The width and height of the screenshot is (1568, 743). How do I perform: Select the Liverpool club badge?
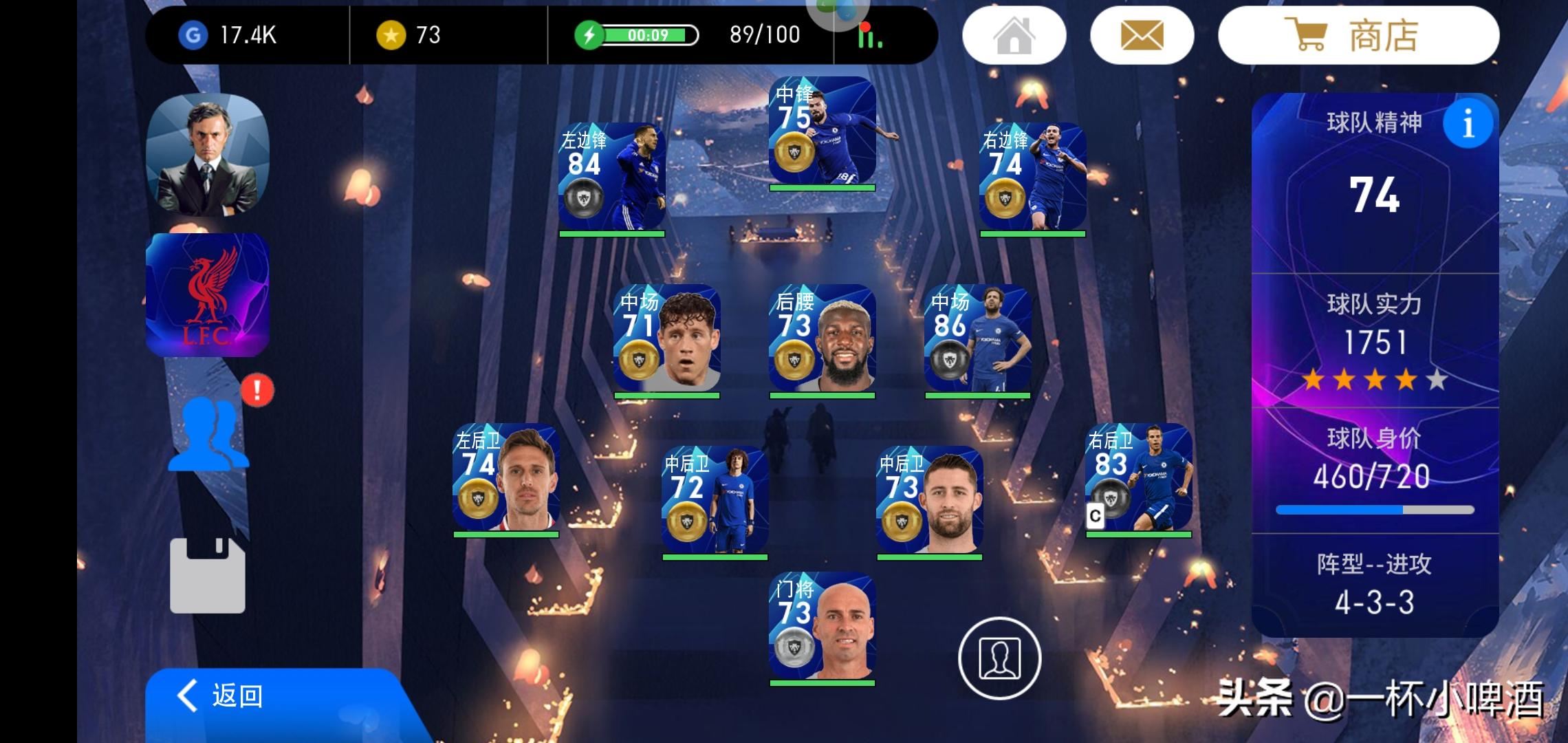(x=207, y=295)
